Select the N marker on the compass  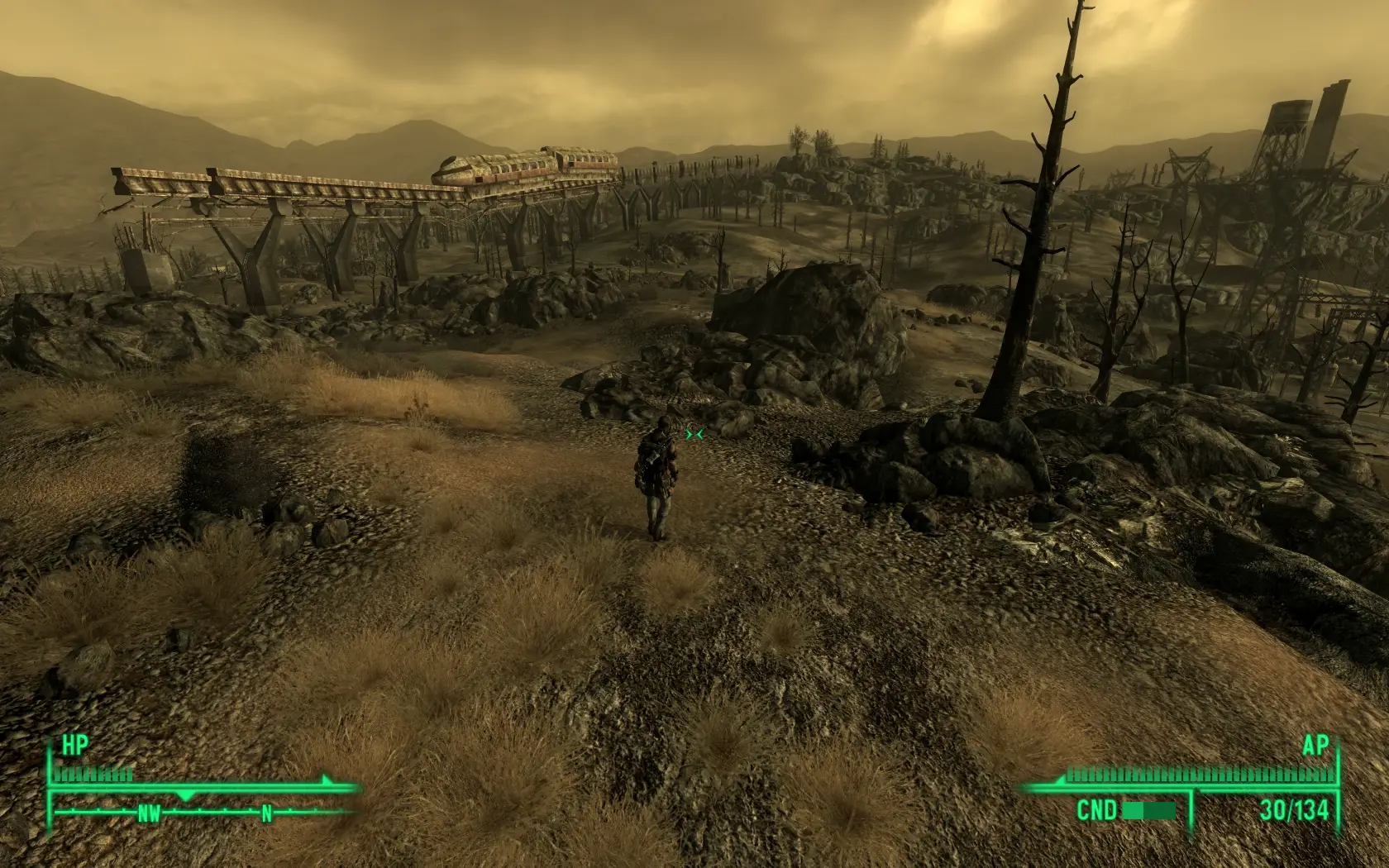tap(265, 814)
